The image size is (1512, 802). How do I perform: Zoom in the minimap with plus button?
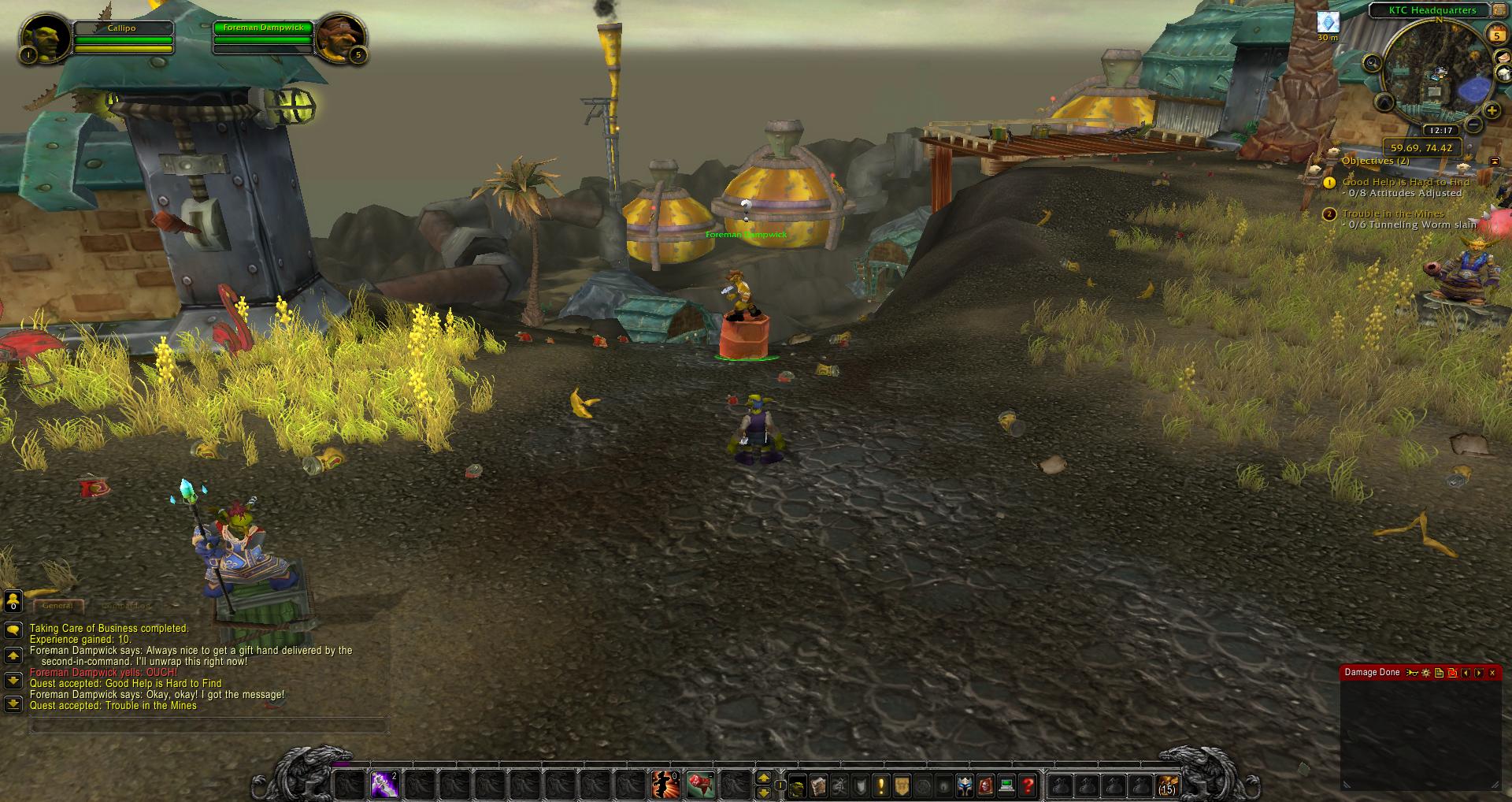click(1491, 111)
